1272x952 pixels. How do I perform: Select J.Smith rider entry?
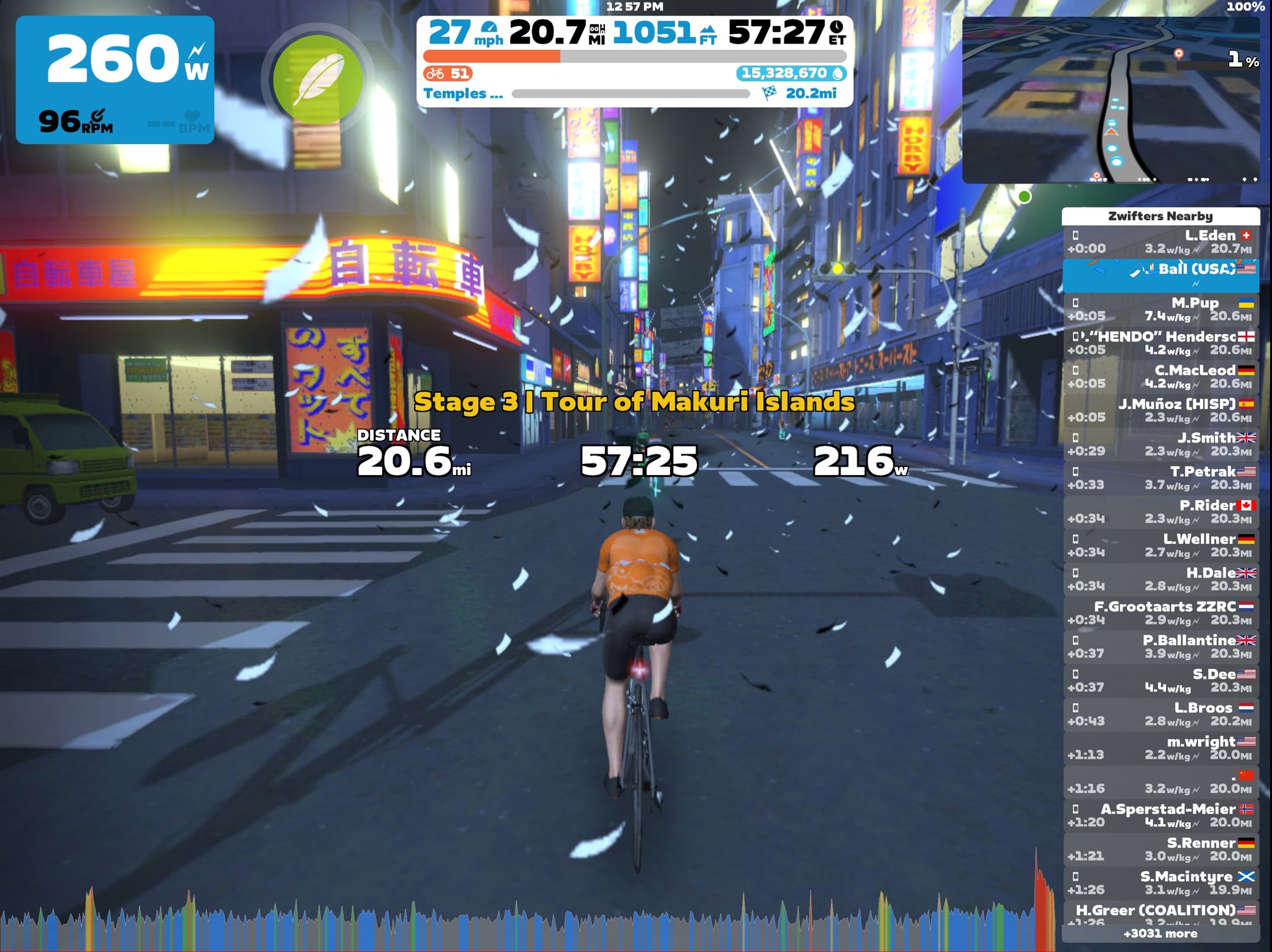(x=1160, y=444)
